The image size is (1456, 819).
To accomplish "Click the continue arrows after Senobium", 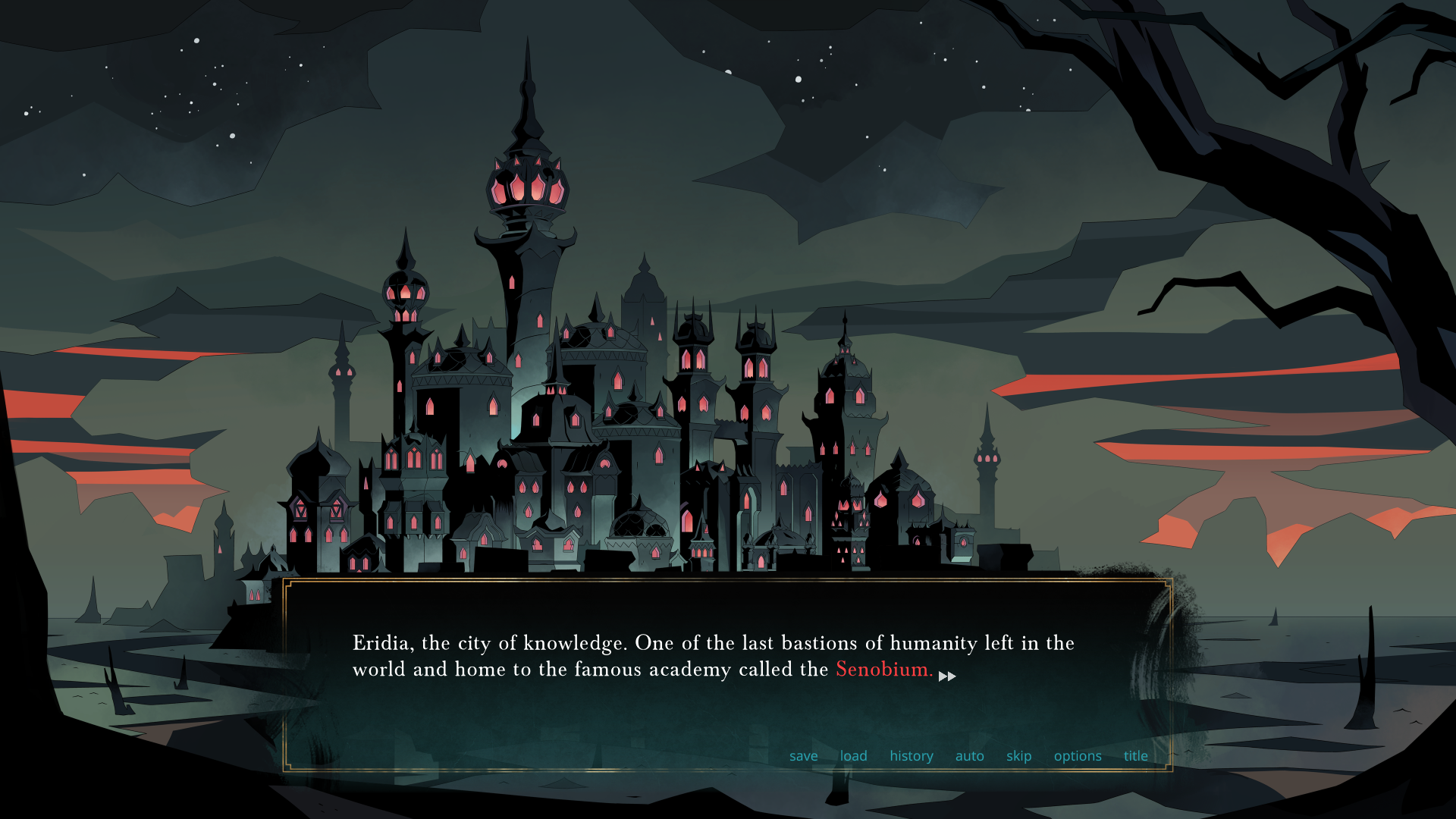I will click(947, 676).
